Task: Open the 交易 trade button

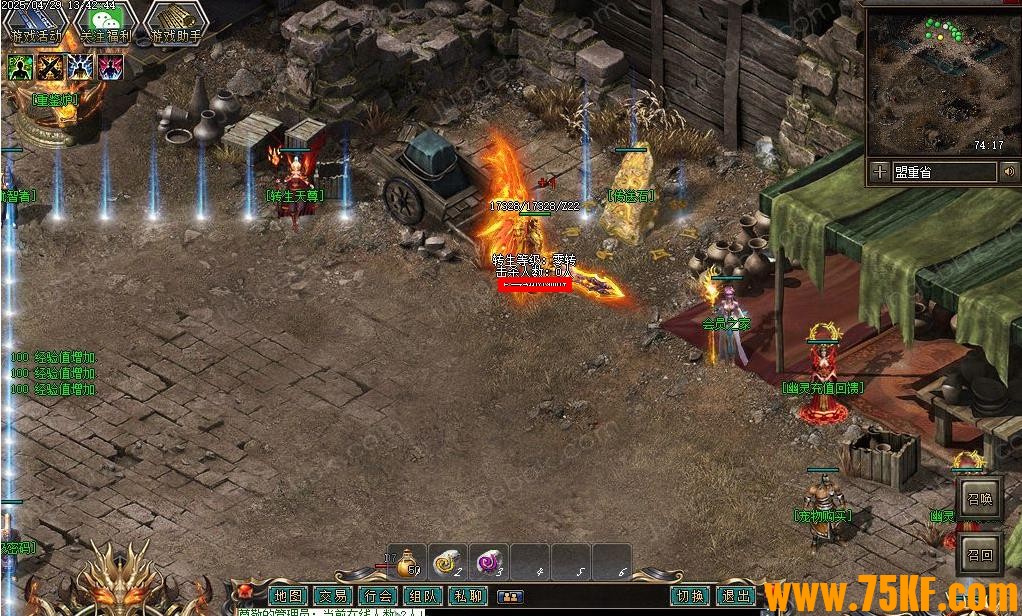Action: pyautogui.click(x=333, y=596)
